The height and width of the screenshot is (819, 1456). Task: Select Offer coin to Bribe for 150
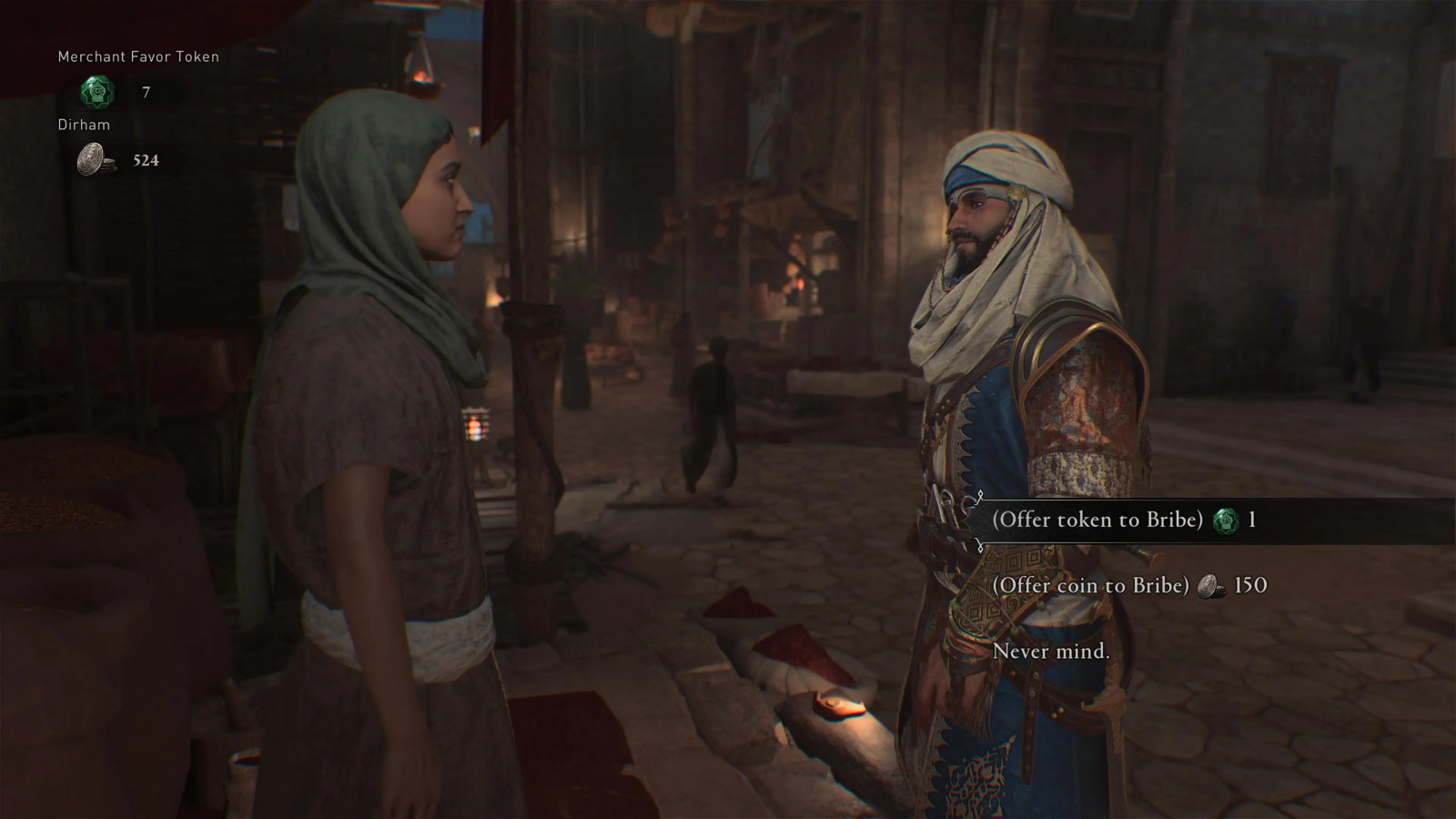(1090, 585)
